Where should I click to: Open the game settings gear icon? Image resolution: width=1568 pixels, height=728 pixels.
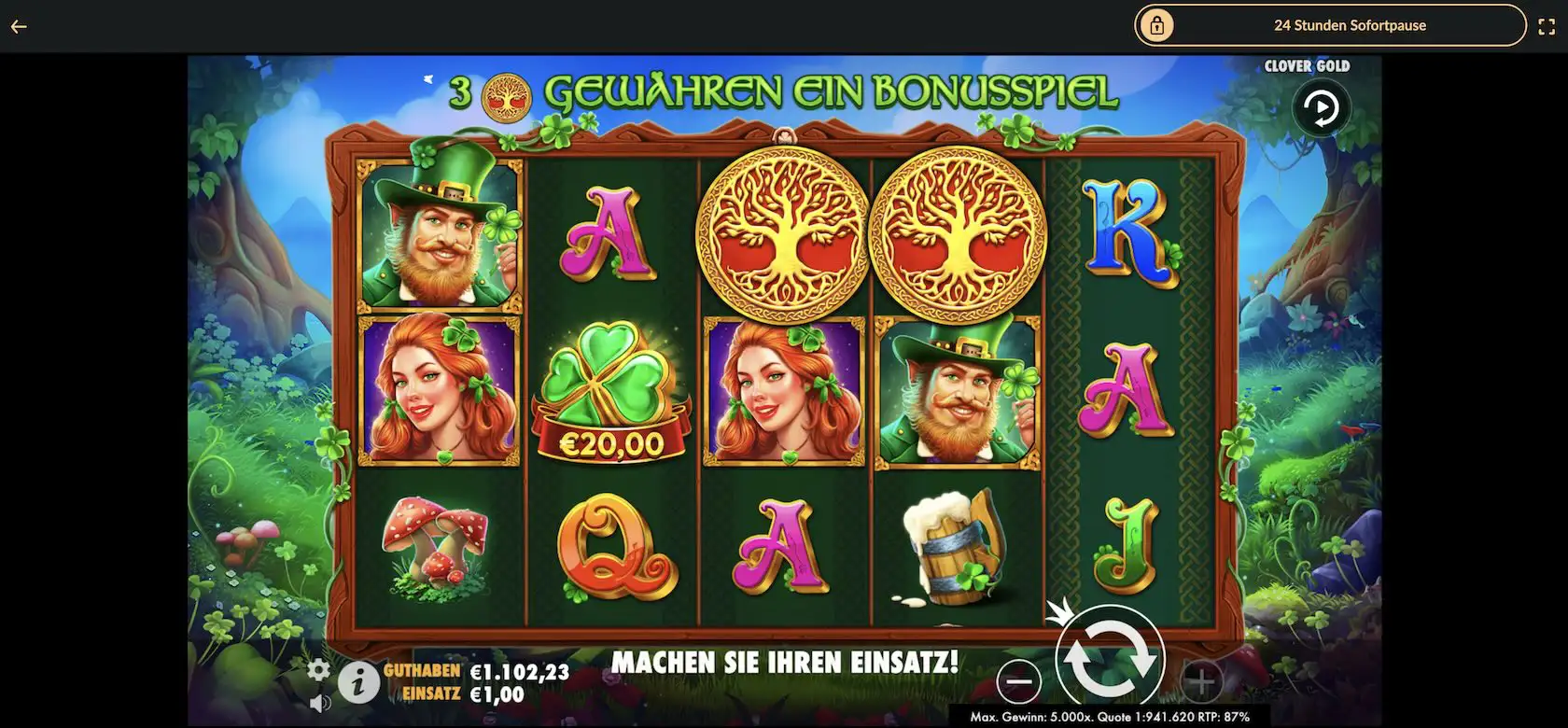click(319, 669)
